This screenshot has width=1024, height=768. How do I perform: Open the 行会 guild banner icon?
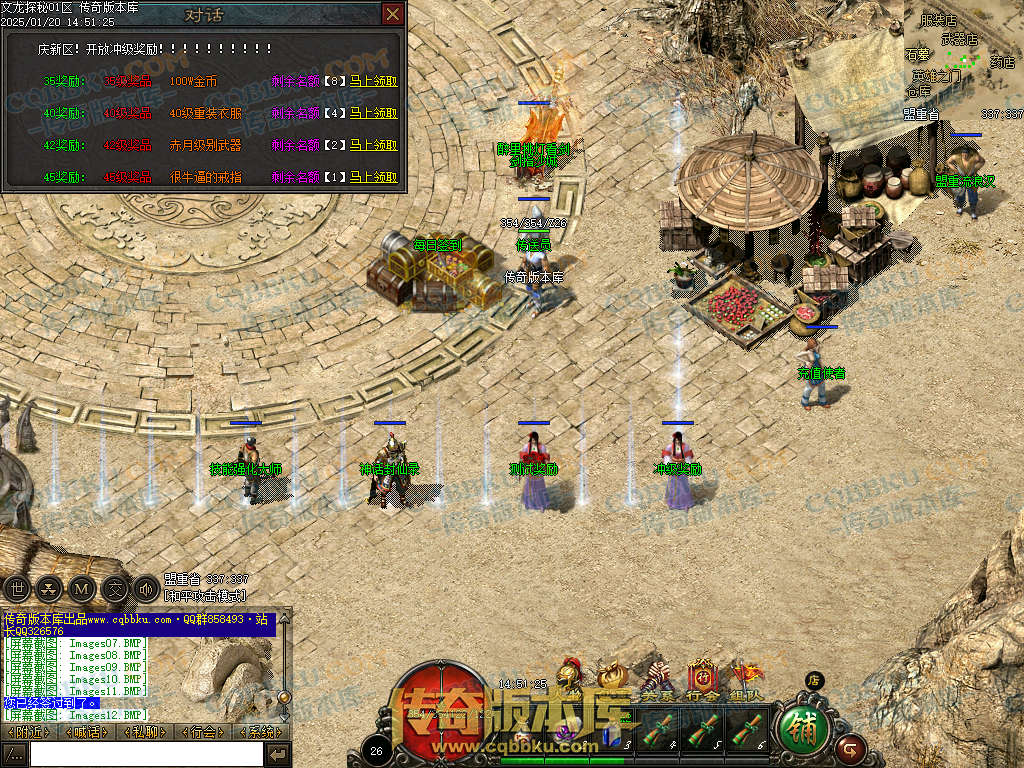tap(702, 681)
